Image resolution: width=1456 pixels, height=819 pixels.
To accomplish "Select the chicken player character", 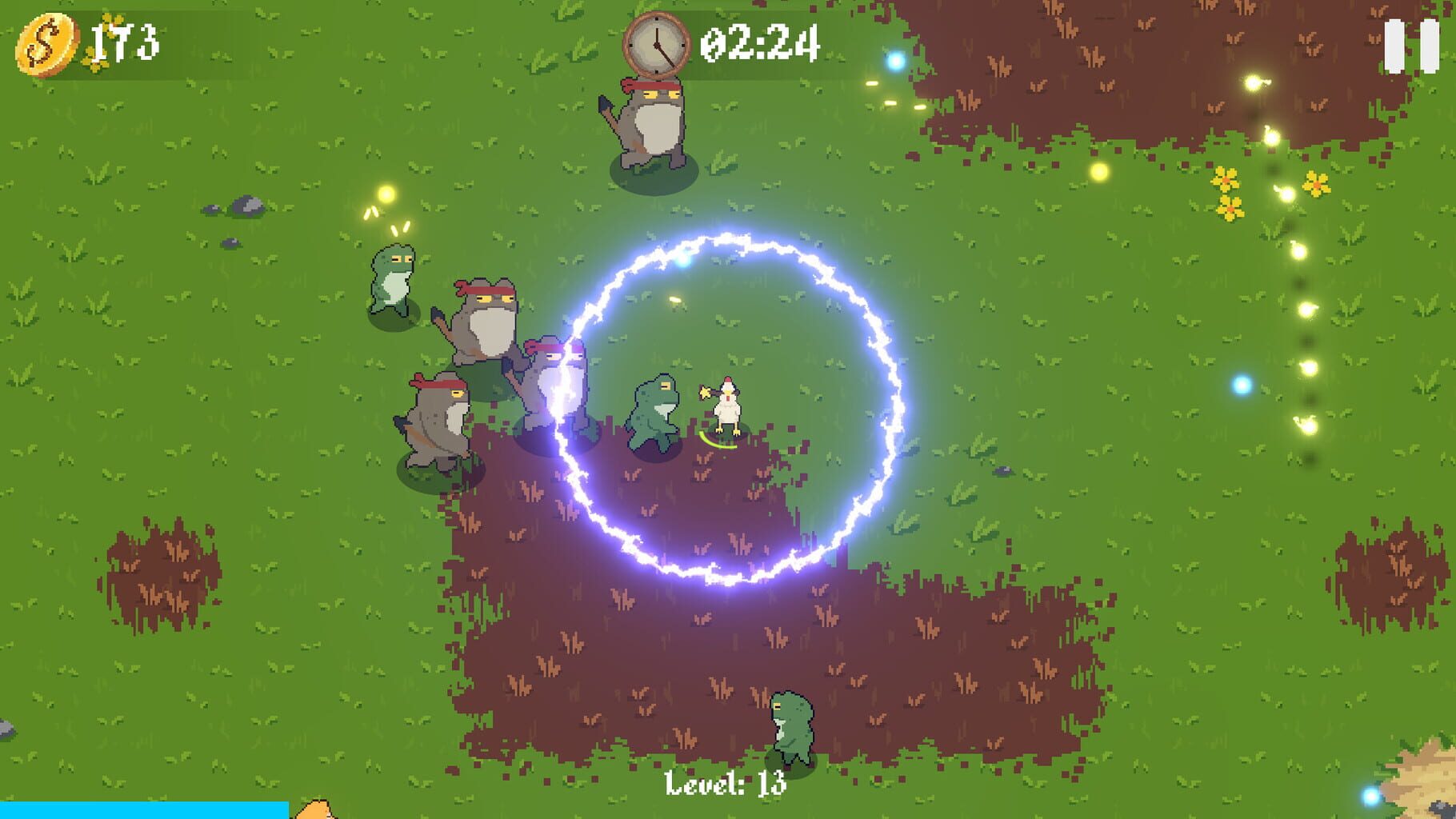I will 729,404.
